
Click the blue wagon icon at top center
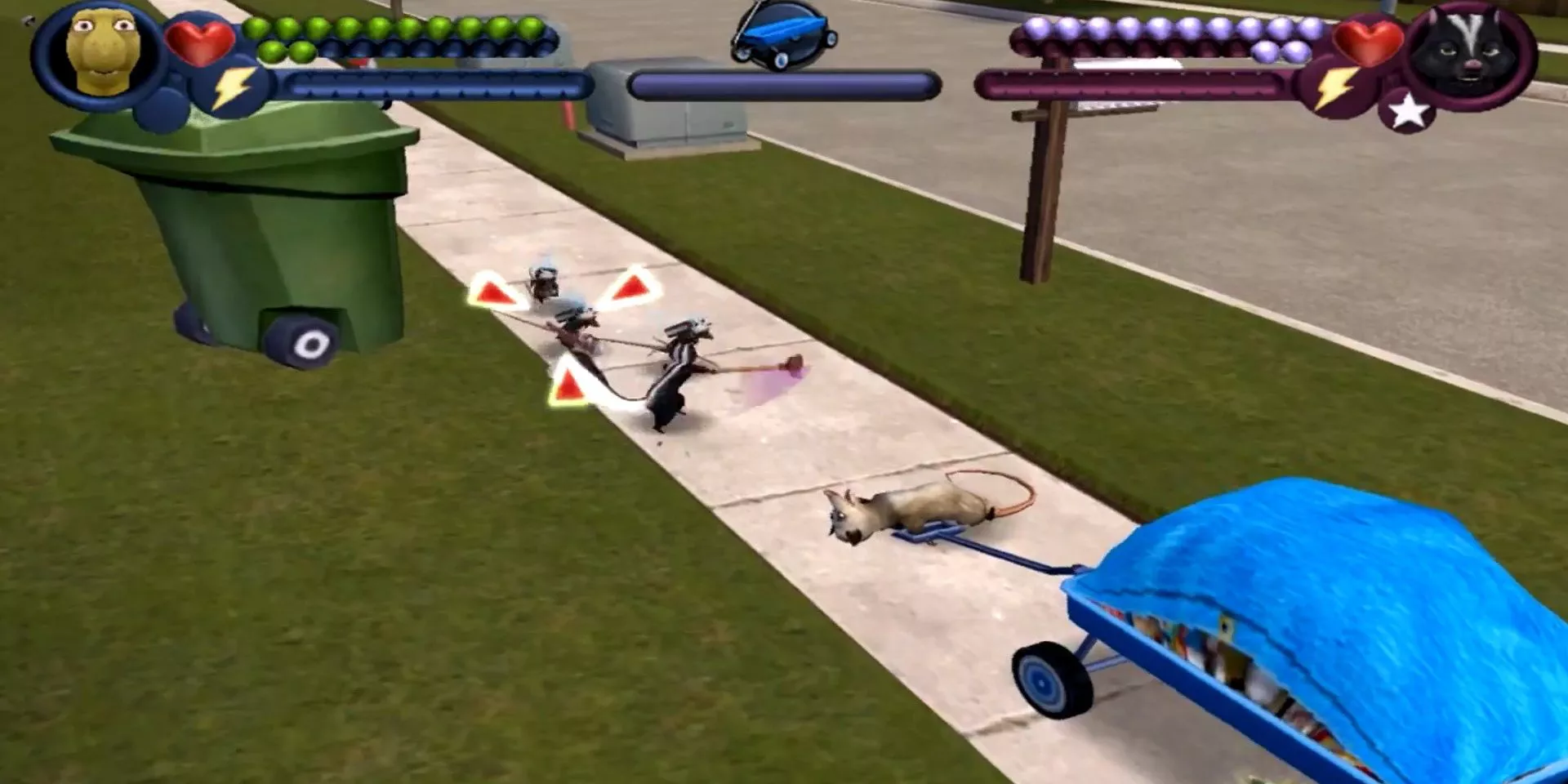point(782,34)
